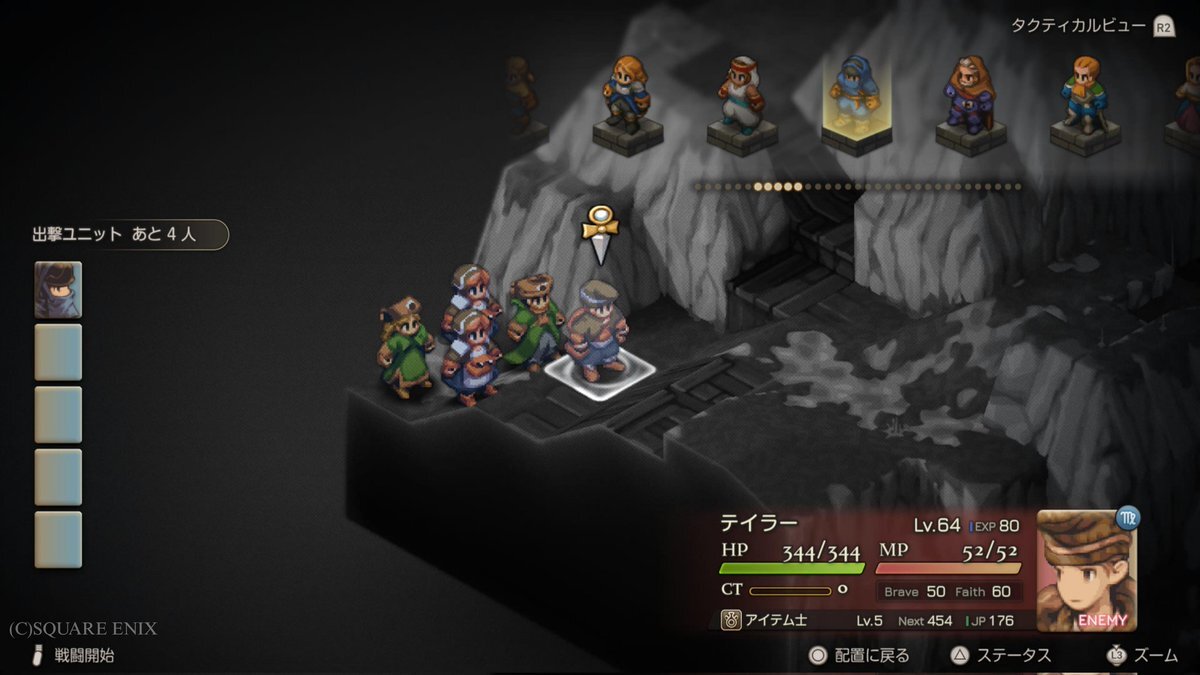1200x675 pixels.
Task: Pick the white-clad unit with red headband
Action: 741,98
